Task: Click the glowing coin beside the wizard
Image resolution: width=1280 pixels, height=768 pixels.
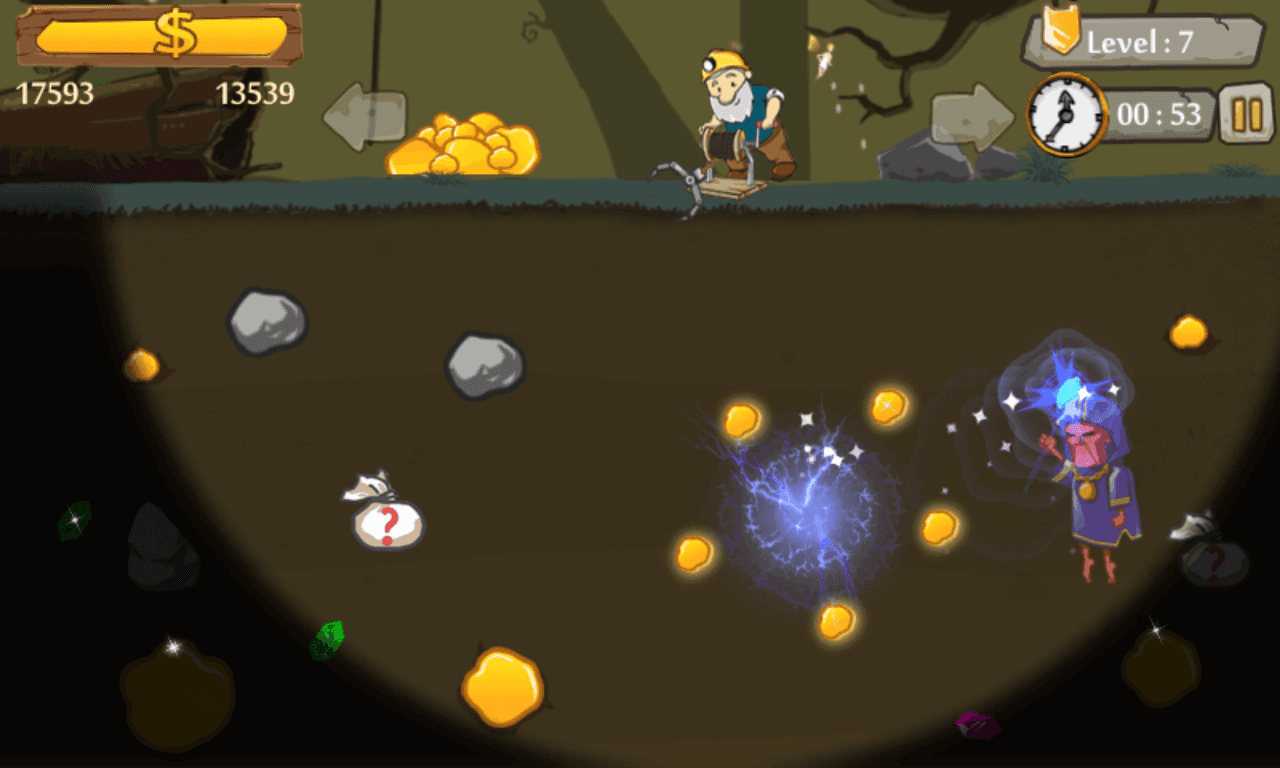Action: click(x=938, y=525)
